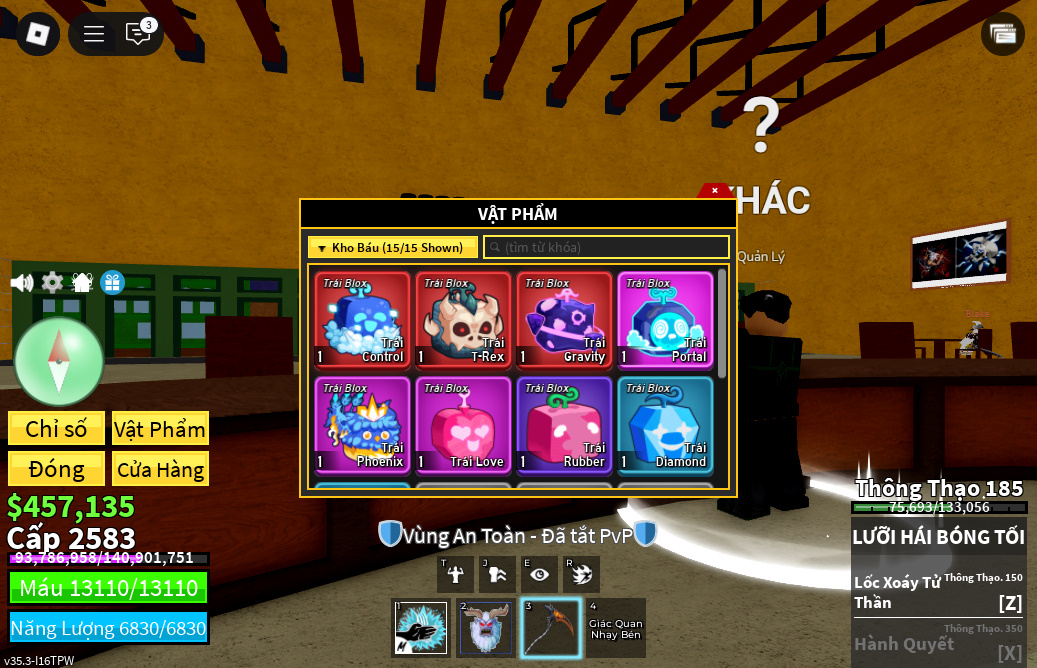Viewport: 1037px width, 668px height.
Task: Open the gift box rewards icon
Action: (x=112, y=283)
